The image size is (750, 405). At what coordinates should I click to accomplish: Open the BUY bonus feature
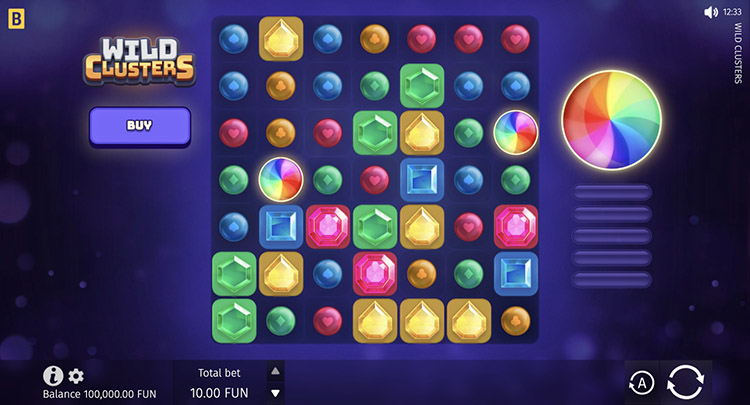coord(139,126)
